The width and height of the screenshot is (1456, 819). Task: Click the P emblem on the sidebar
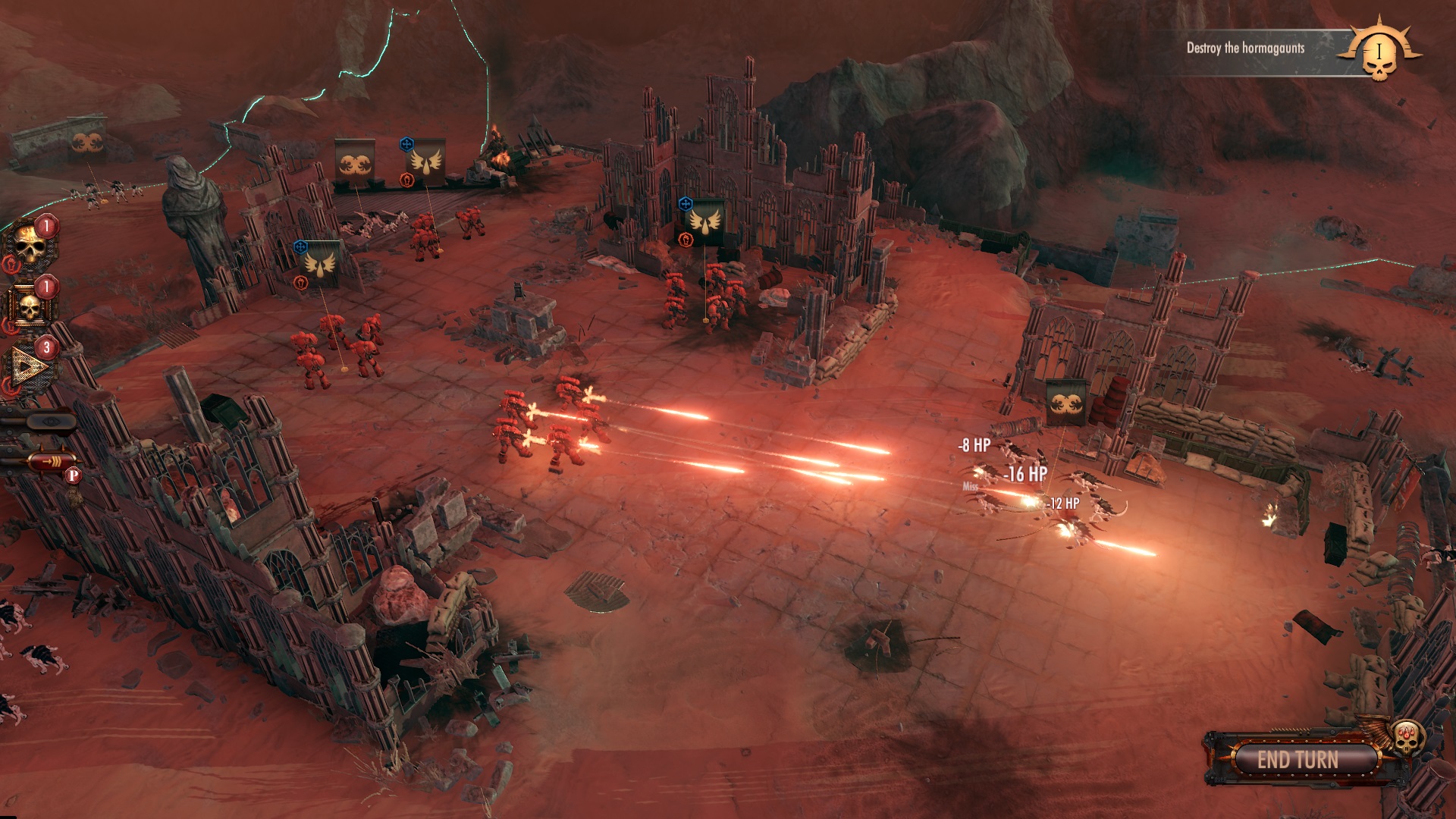pyautogui.click(x=72, y=475)
